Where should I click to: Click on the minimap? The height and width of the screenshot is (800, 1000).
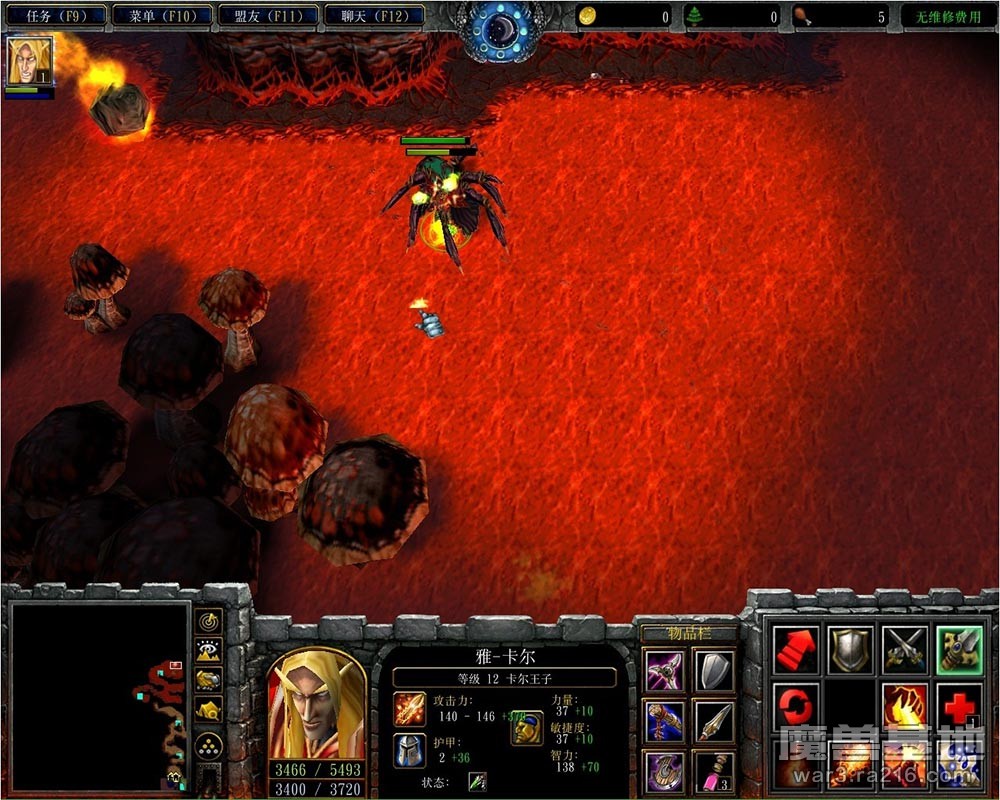(x=99, y=691)
